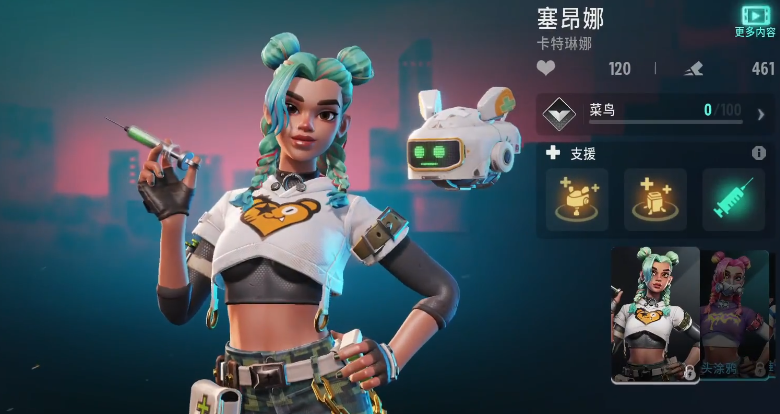Viewport: 780px width, 414px height.
Task: View the green syringe ability
Action: coord(732,199)
